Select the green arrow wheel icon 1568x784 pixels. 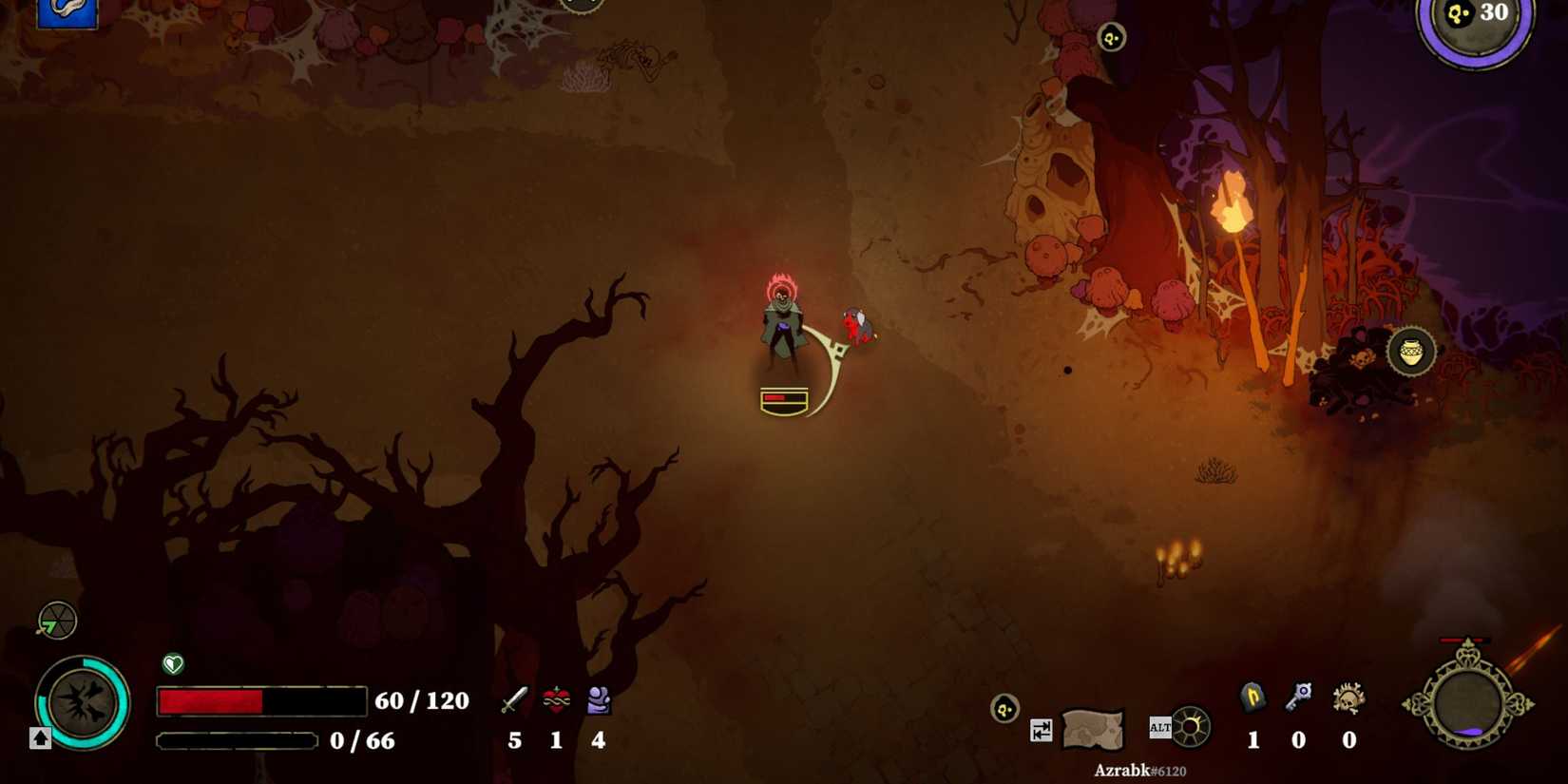(57, 621)
